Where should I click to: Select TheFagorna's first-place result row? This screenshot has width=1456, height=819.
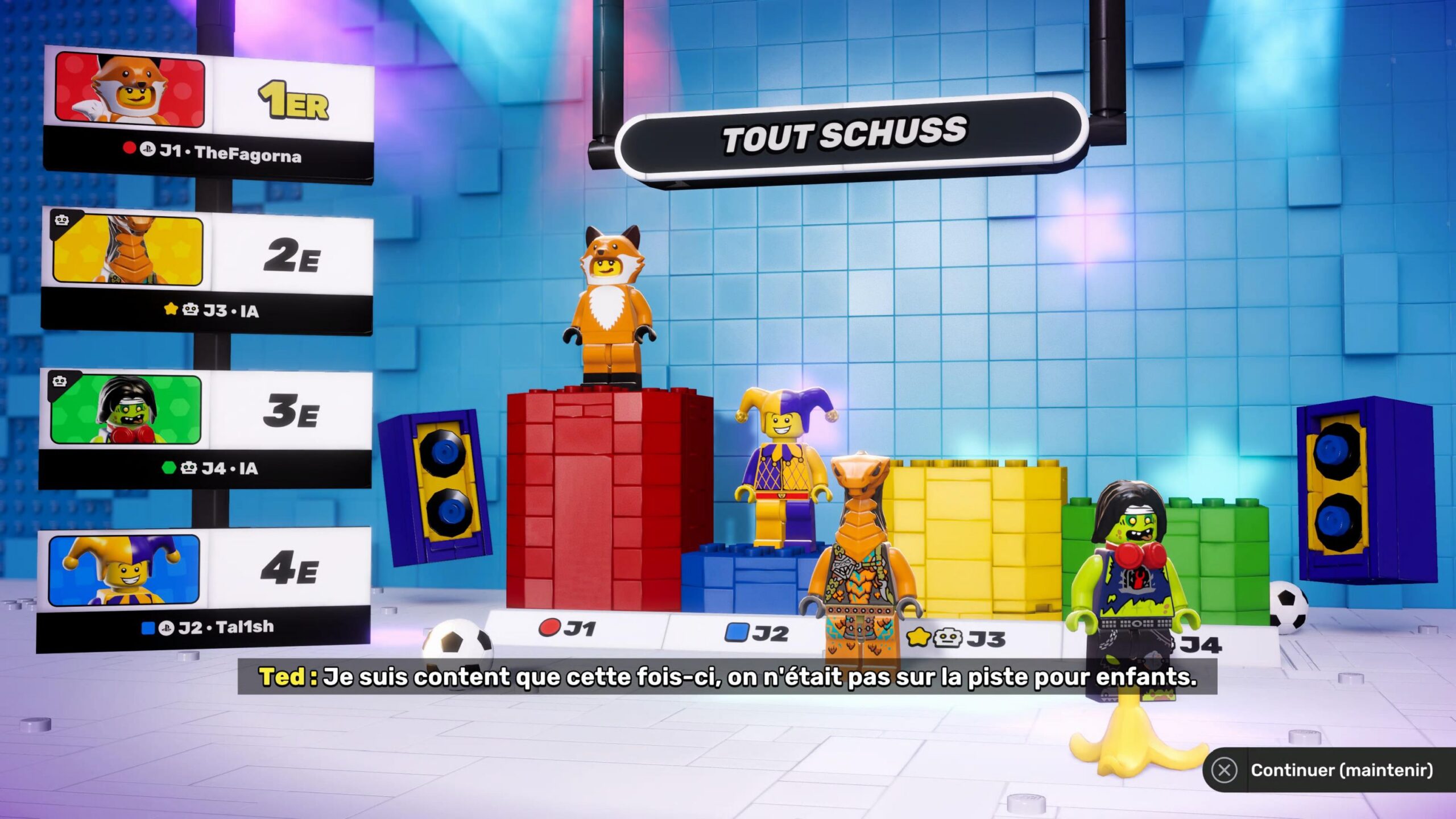tap(208, 115)
